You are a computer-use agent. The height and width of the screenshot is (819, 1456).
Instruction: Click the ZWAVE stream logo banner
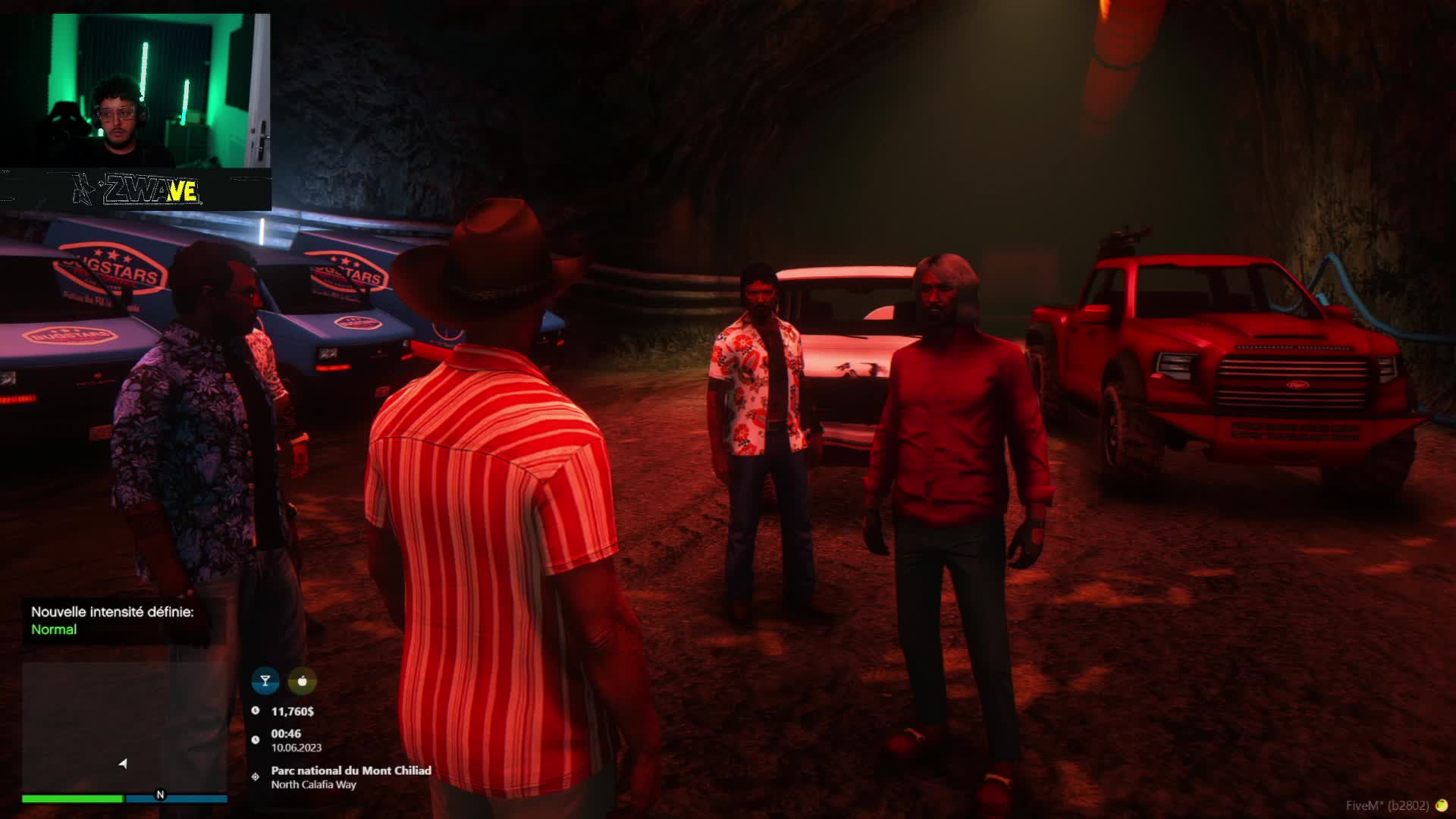136,190
